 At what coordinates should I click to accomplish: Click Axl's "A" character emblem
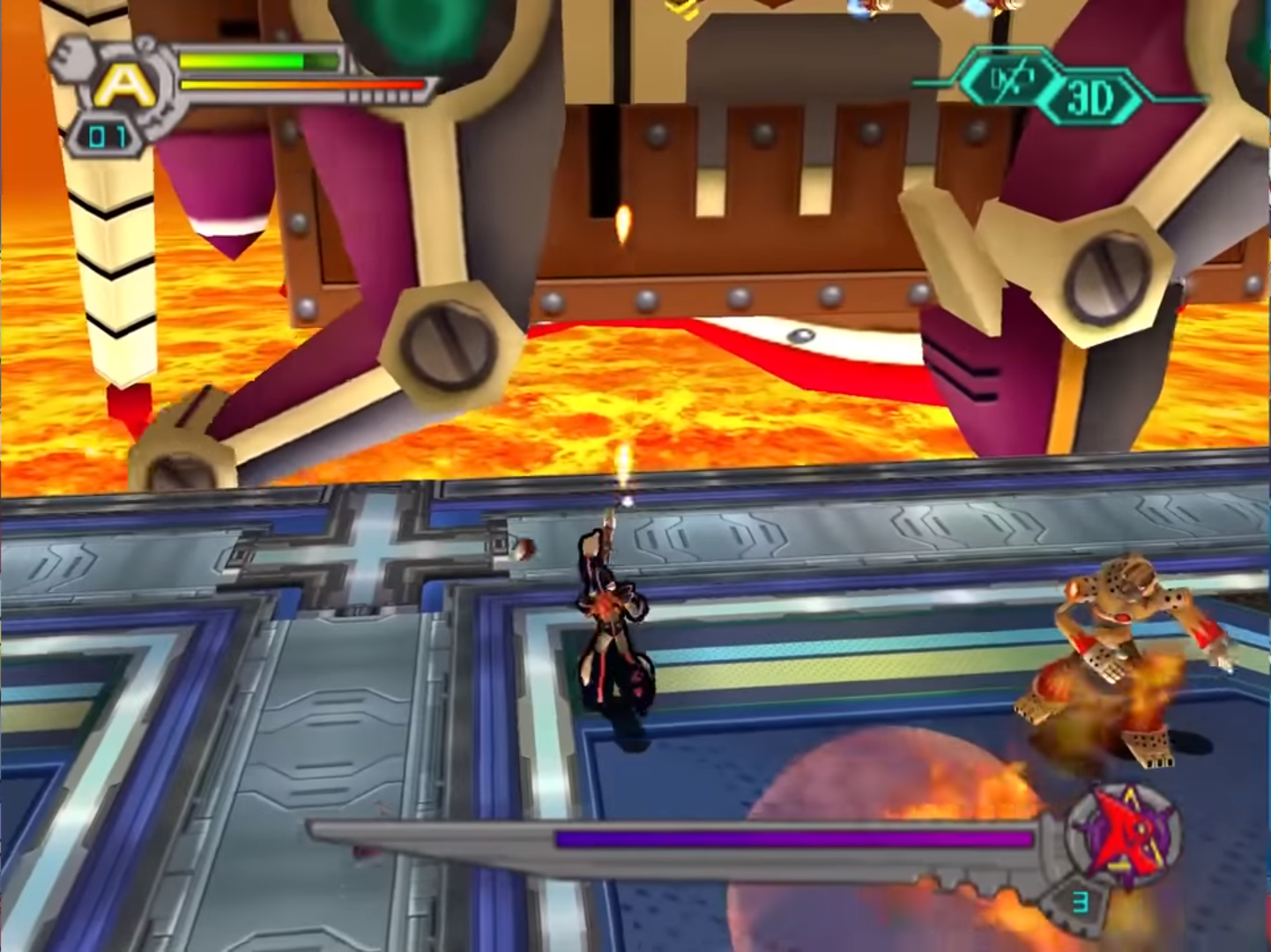click(x=123, y=86)
